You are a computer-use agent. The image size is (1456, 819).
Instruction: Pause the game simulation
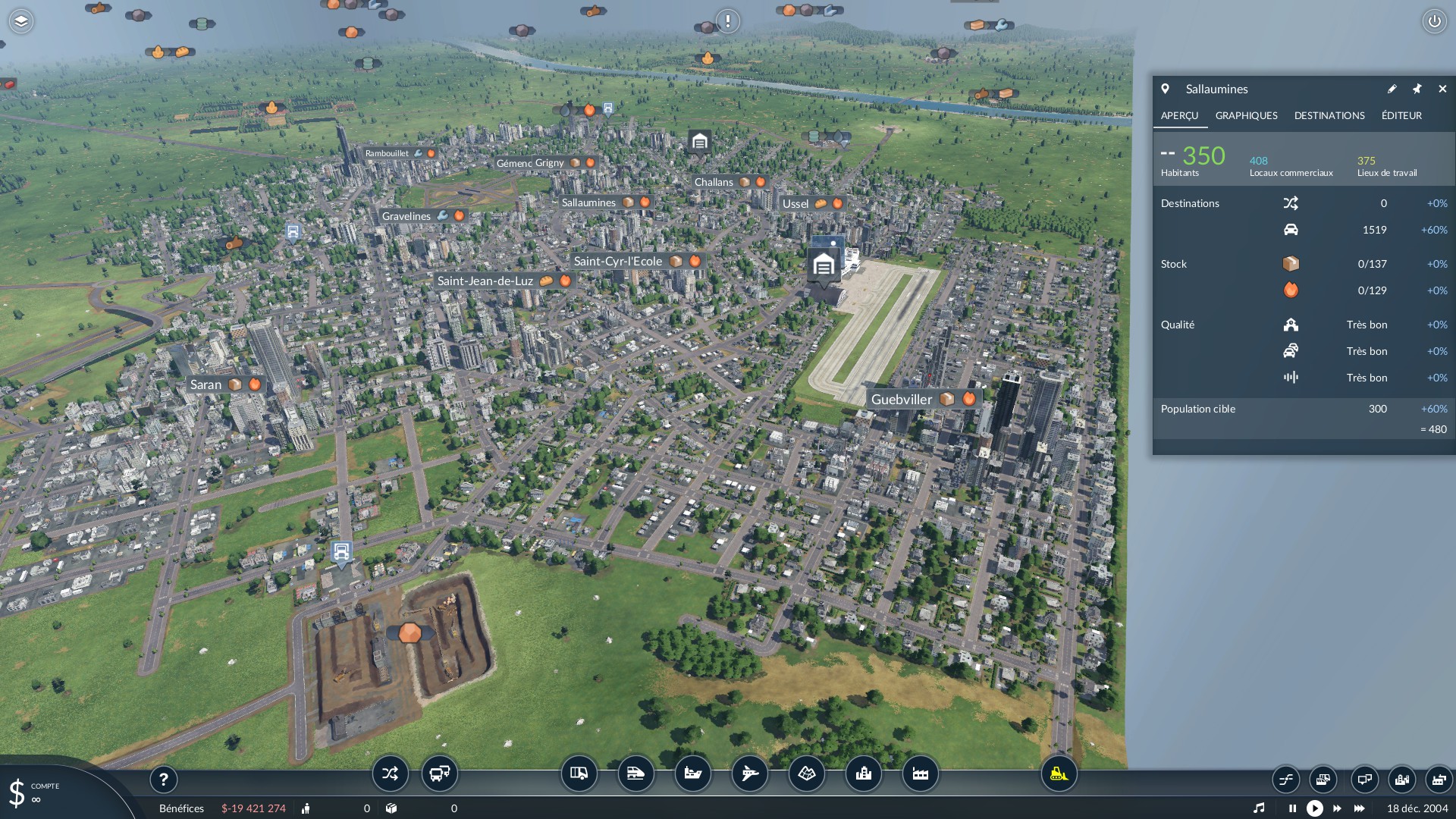1292,808
